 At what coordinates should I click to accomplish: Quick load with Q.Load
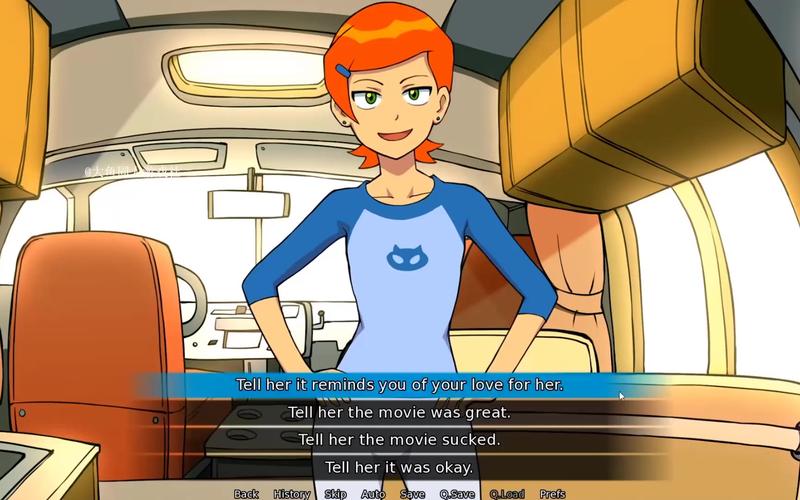(x=507, y=494)
